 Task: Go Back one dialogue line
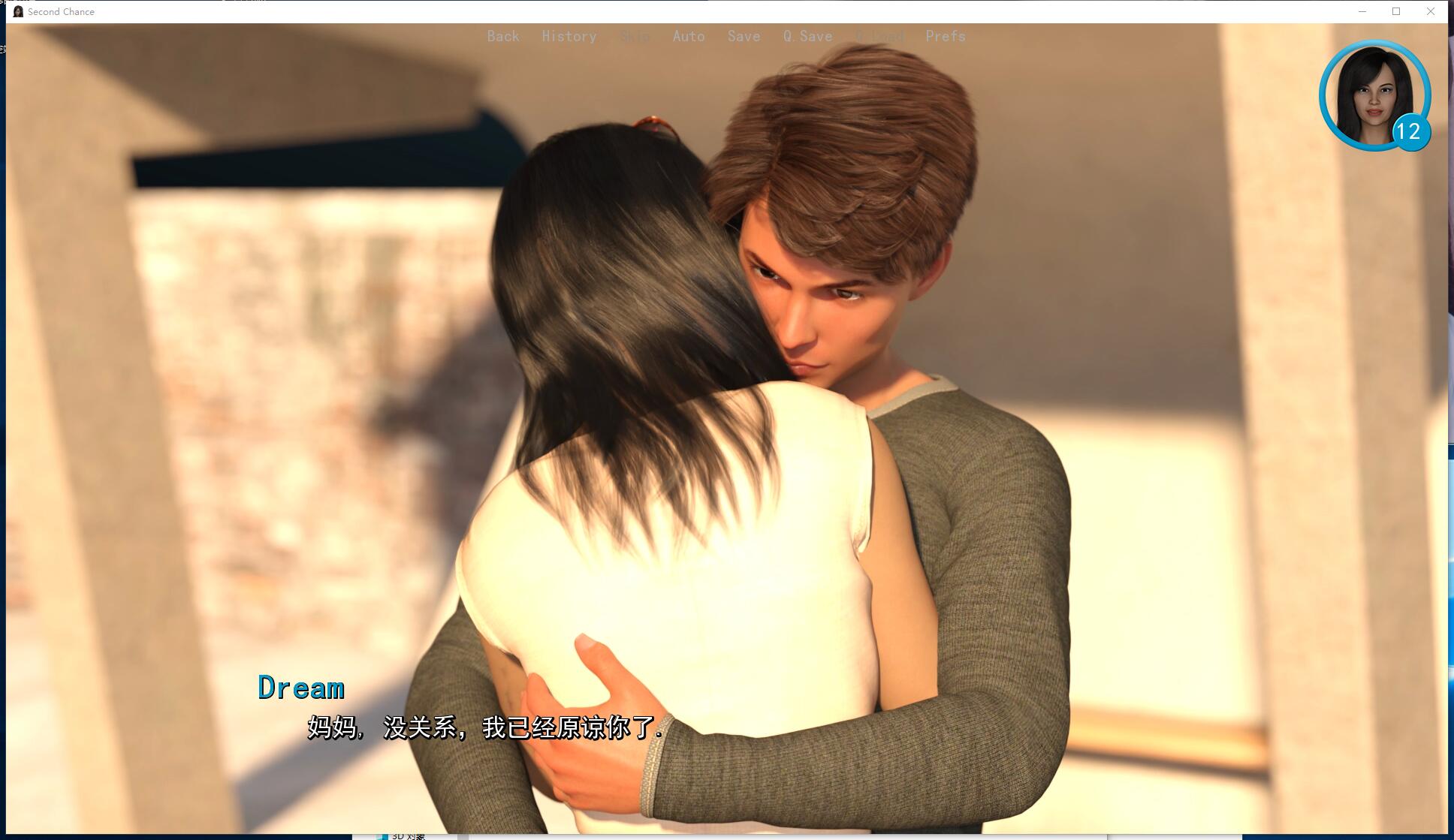tap(502, 36)
